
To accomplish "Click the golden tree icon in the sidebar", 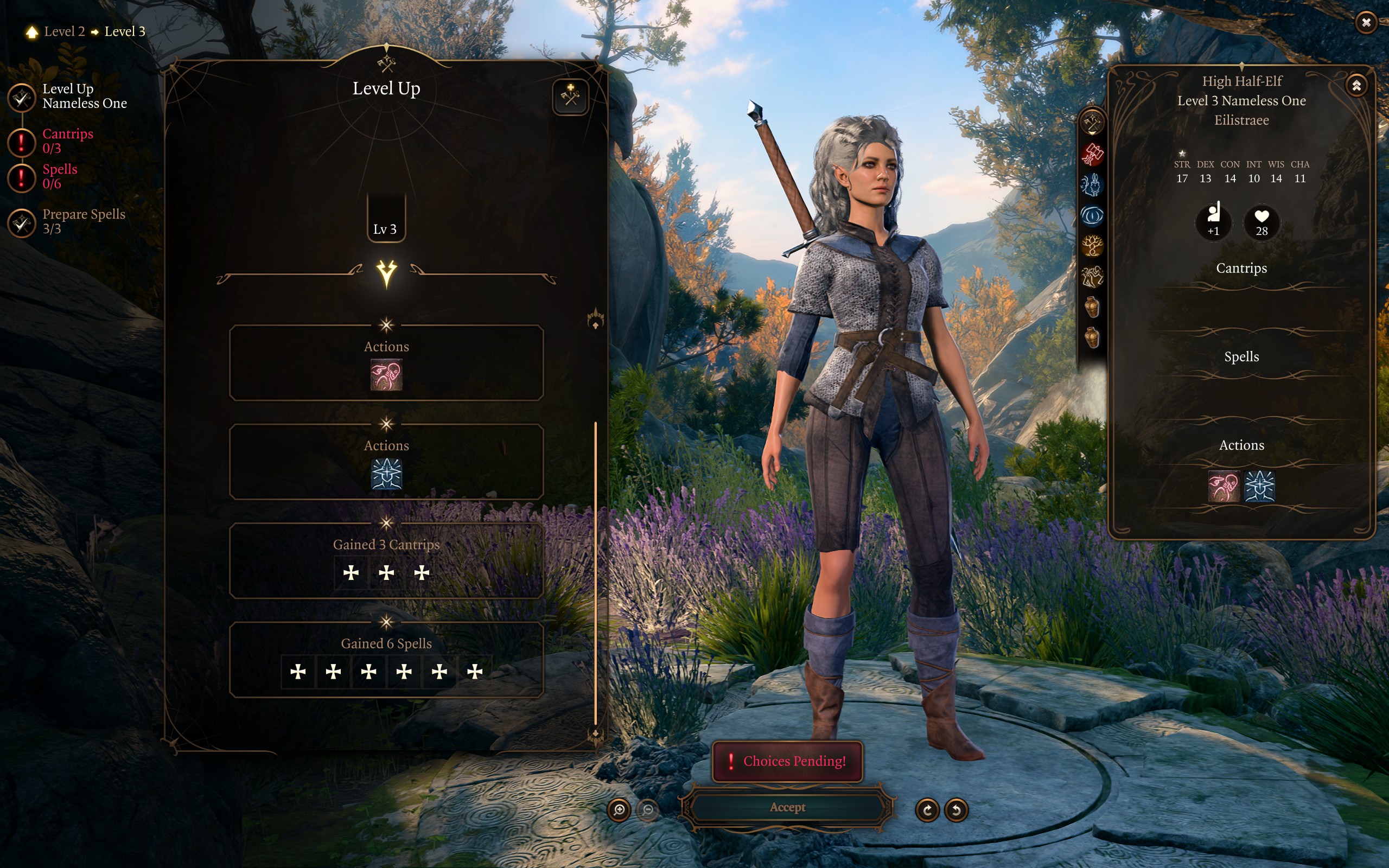I will pyautogui.click(x=1092, y=246).
